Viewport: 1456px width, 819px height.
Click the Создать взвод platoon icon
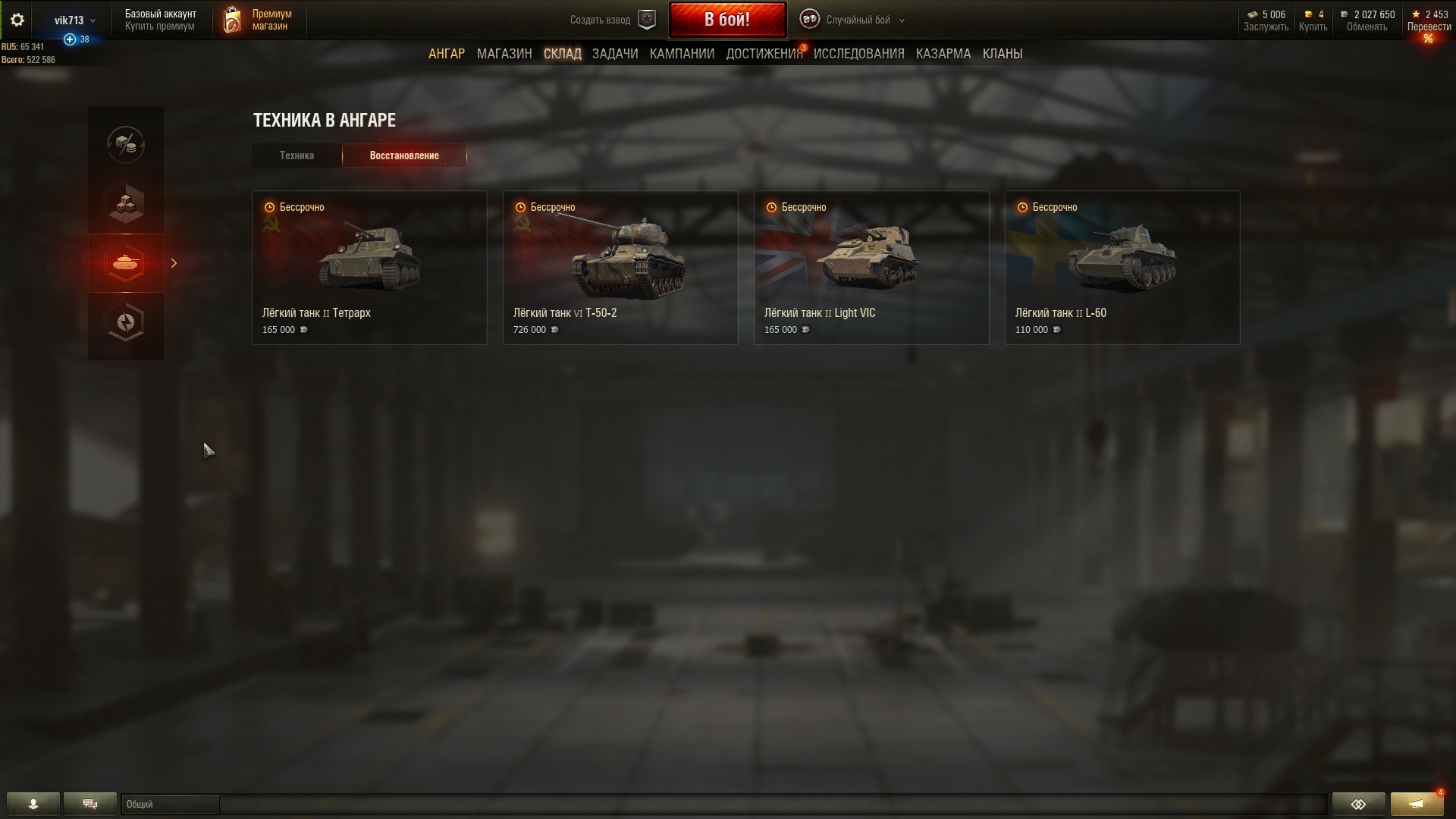click(x=645, y=20)
